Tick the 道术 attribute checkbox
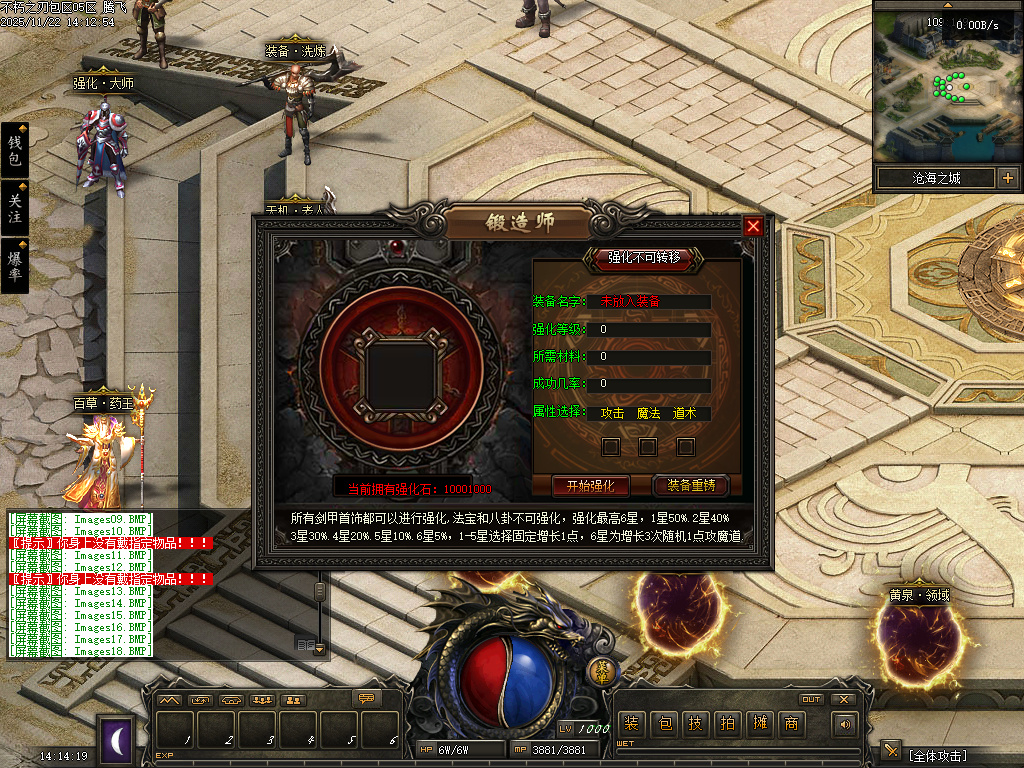 coord(685,446)
